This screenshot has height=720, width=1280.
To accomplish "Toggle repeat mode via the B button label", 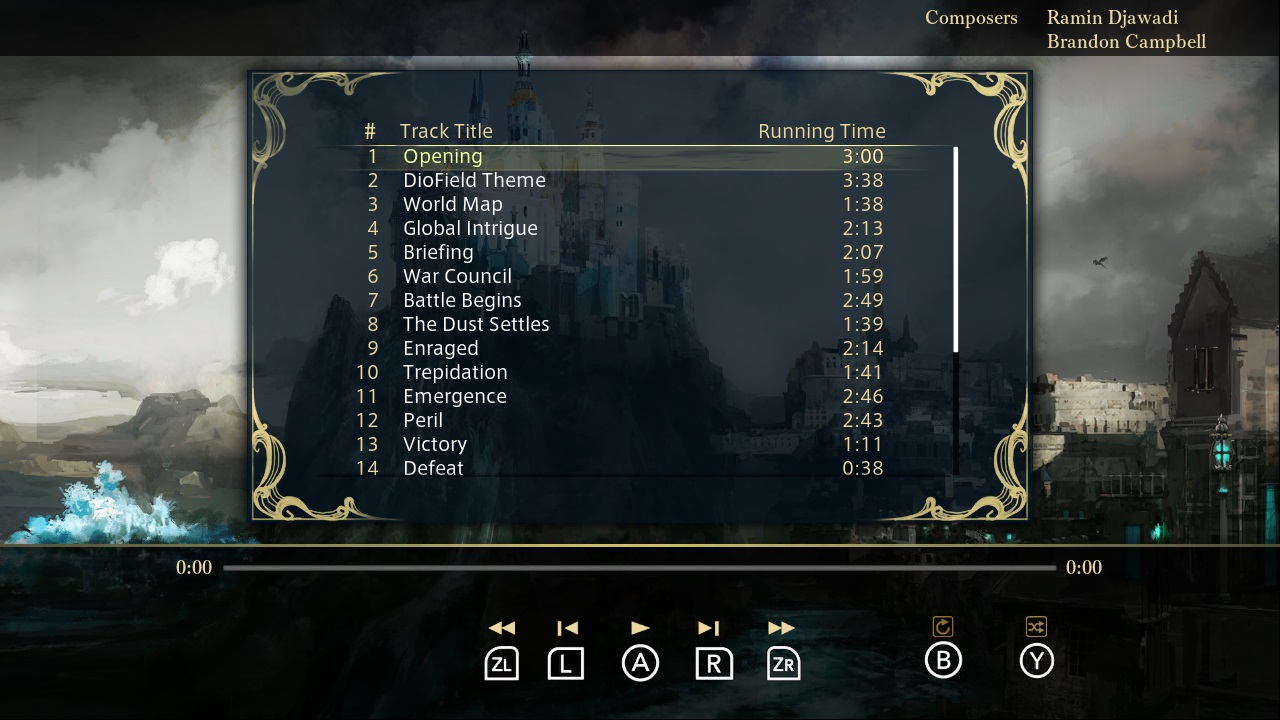I will [x=943, y=661].
